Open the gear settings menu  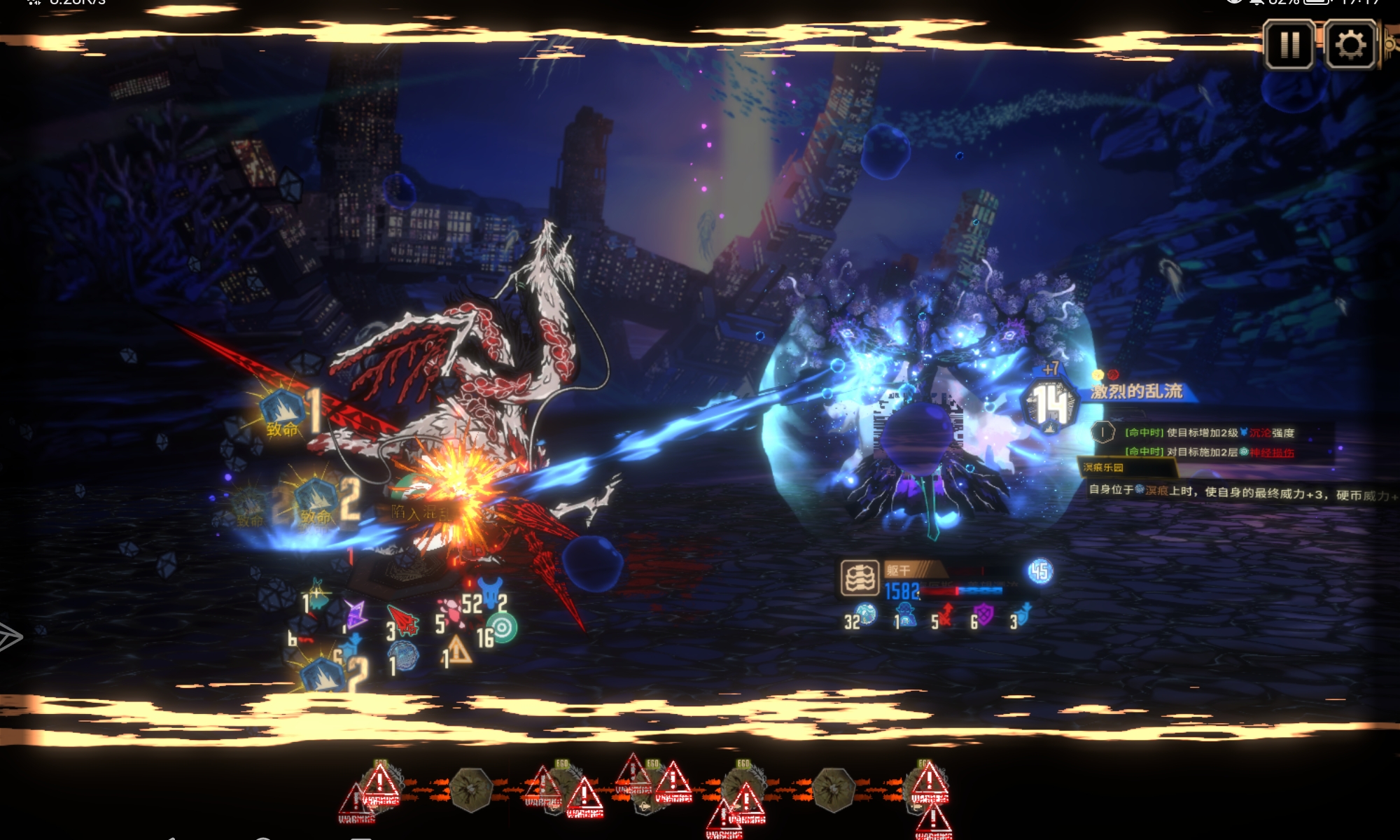tap(1350, 45)
